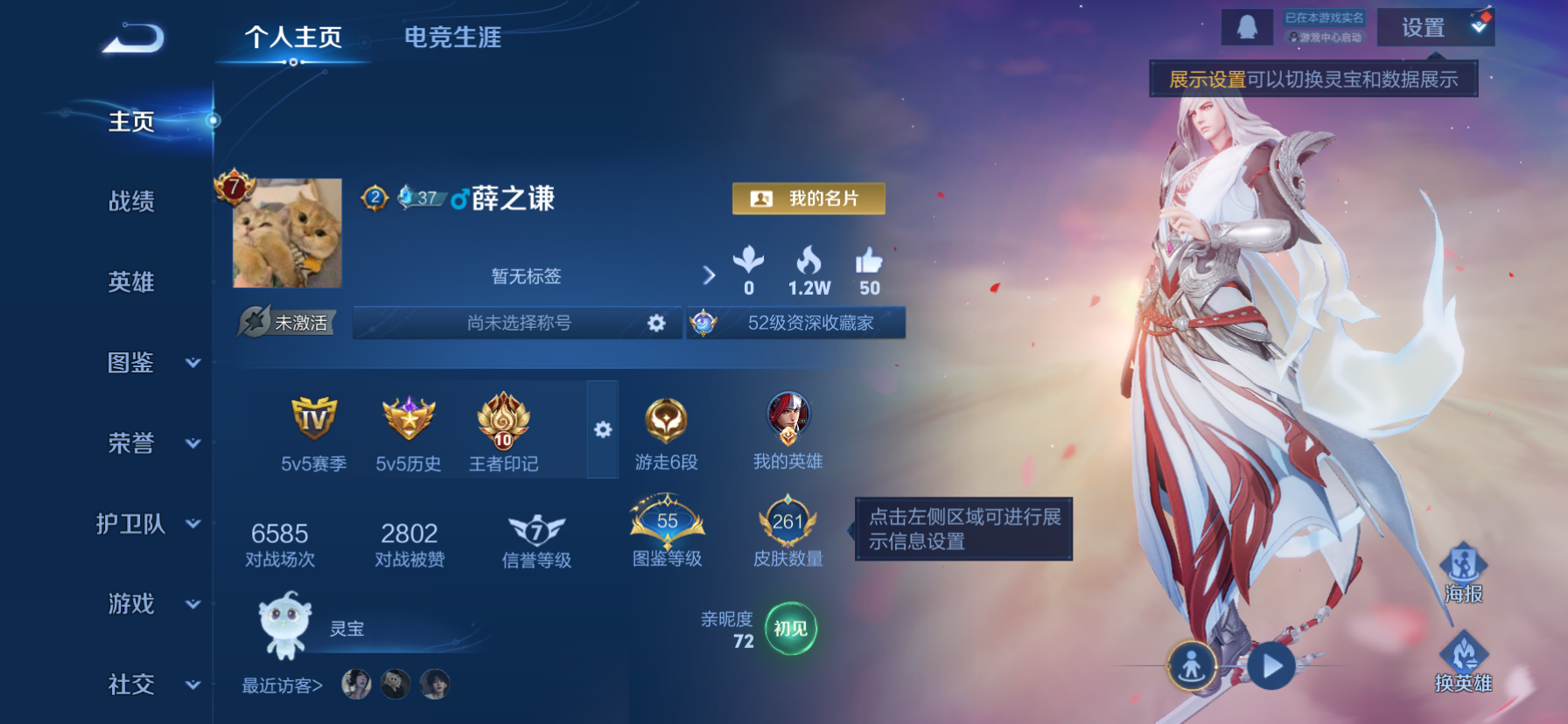The width and height of the screenshot is (1568, 724).
Task: Switch to the 电竞生涯 tab
Action: point(451,38)
